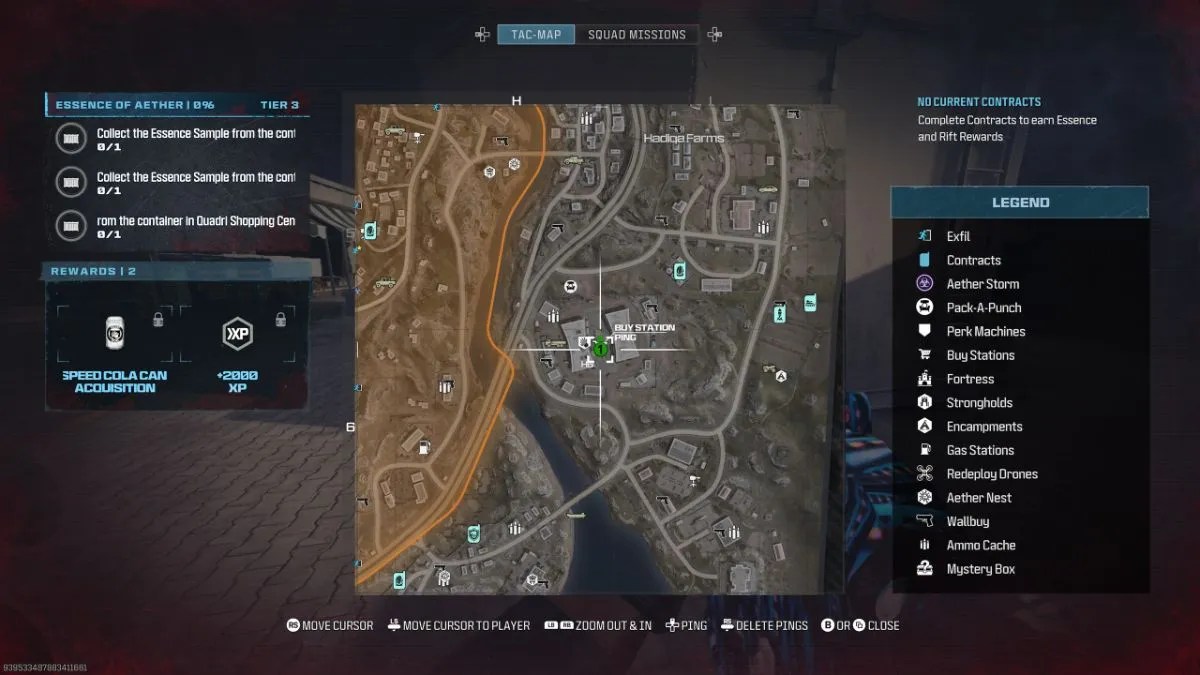Screen dimensions: 1200x675
Task: Select Redeploy Drones legend entry
Action: (x=992, y=474)
